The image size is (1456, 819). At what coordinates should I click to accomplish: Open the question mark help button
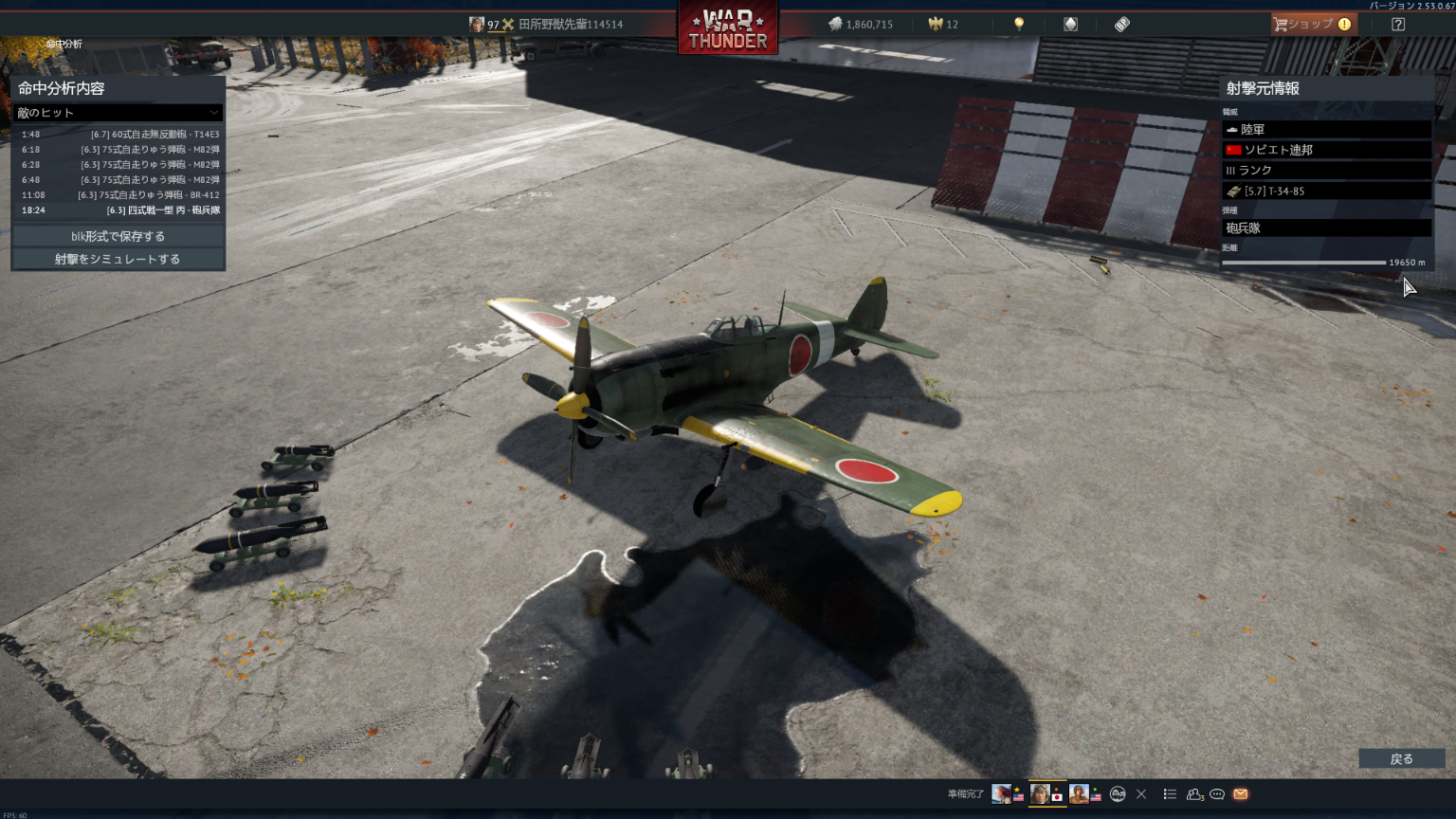[x=1398, y=25]
